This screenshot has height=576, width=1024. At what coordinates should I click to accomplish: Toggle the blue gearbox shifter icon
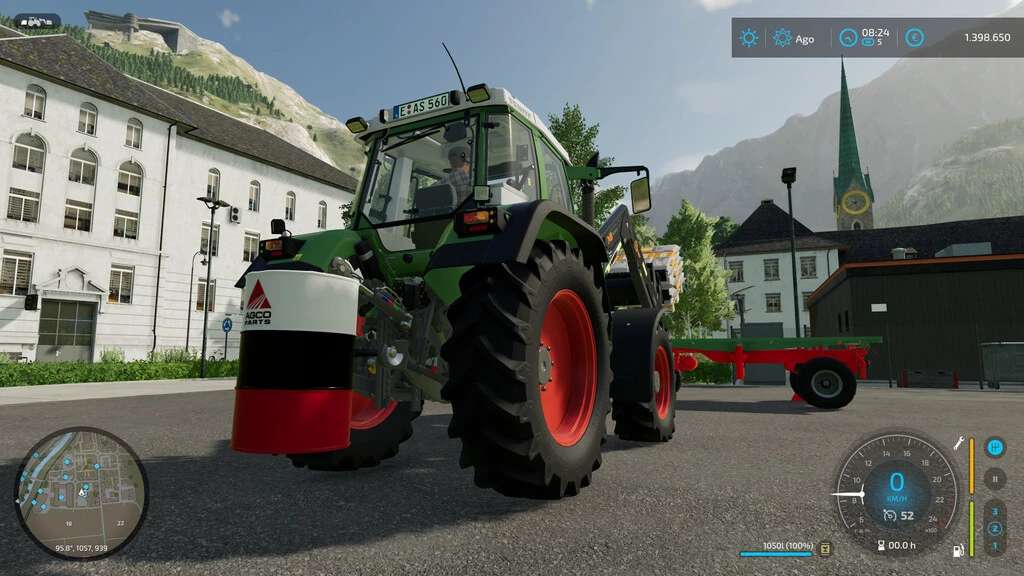pos(994,448)
